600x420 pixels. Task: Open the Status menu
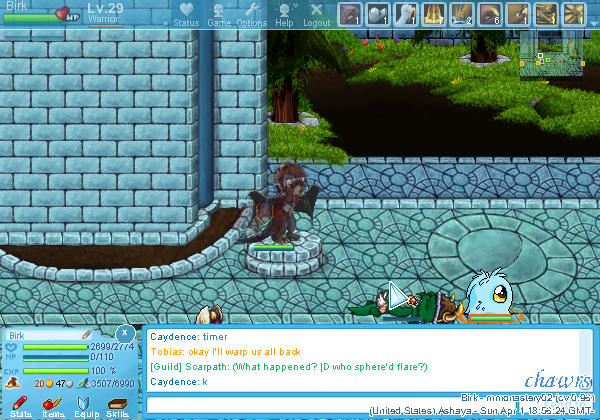point(186,14)
